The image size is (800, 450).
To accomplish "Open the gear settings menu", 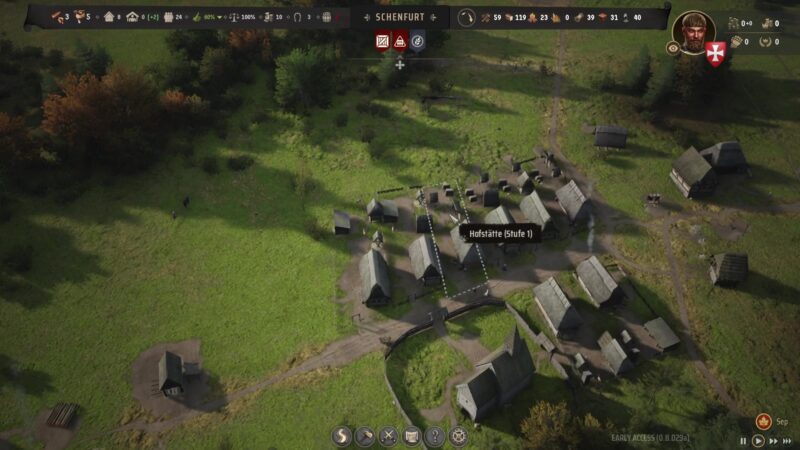I will [458, 436].
